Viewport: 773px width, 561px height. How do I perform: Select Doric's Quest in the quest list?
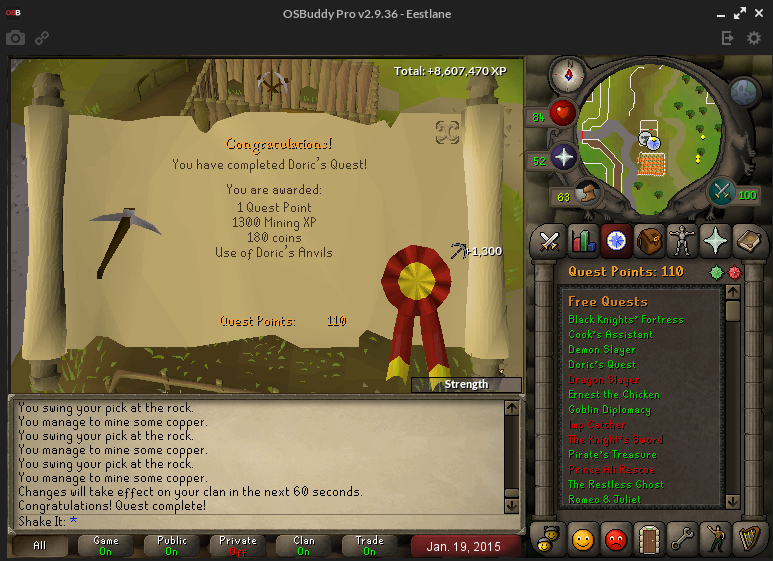coord(602,365)
